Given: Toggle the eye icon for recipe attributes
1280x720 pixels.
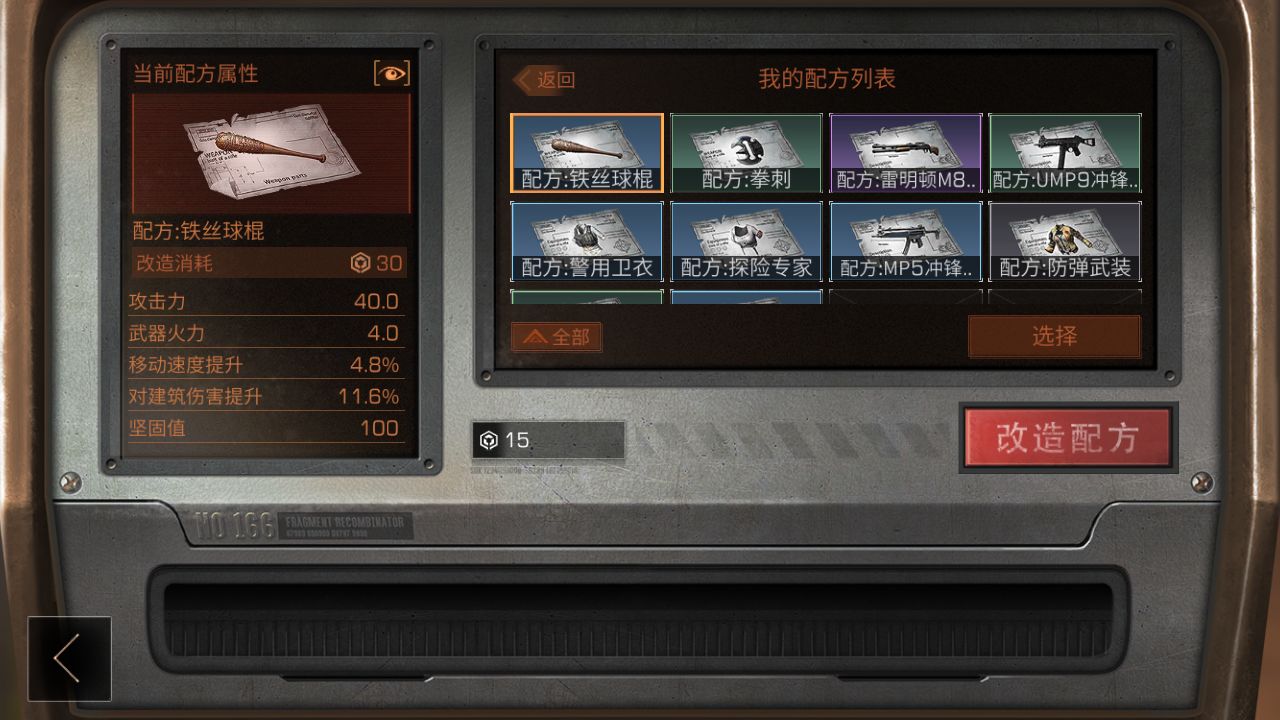Looking at the screenshot, I should coord(391,73).
